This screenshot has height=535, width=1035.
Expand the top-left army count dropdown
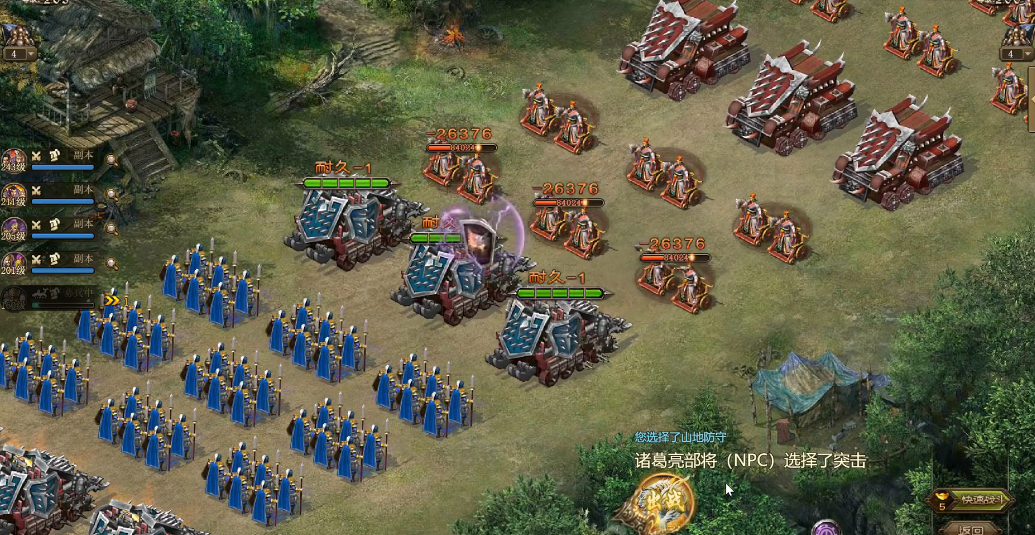[17, 54]
